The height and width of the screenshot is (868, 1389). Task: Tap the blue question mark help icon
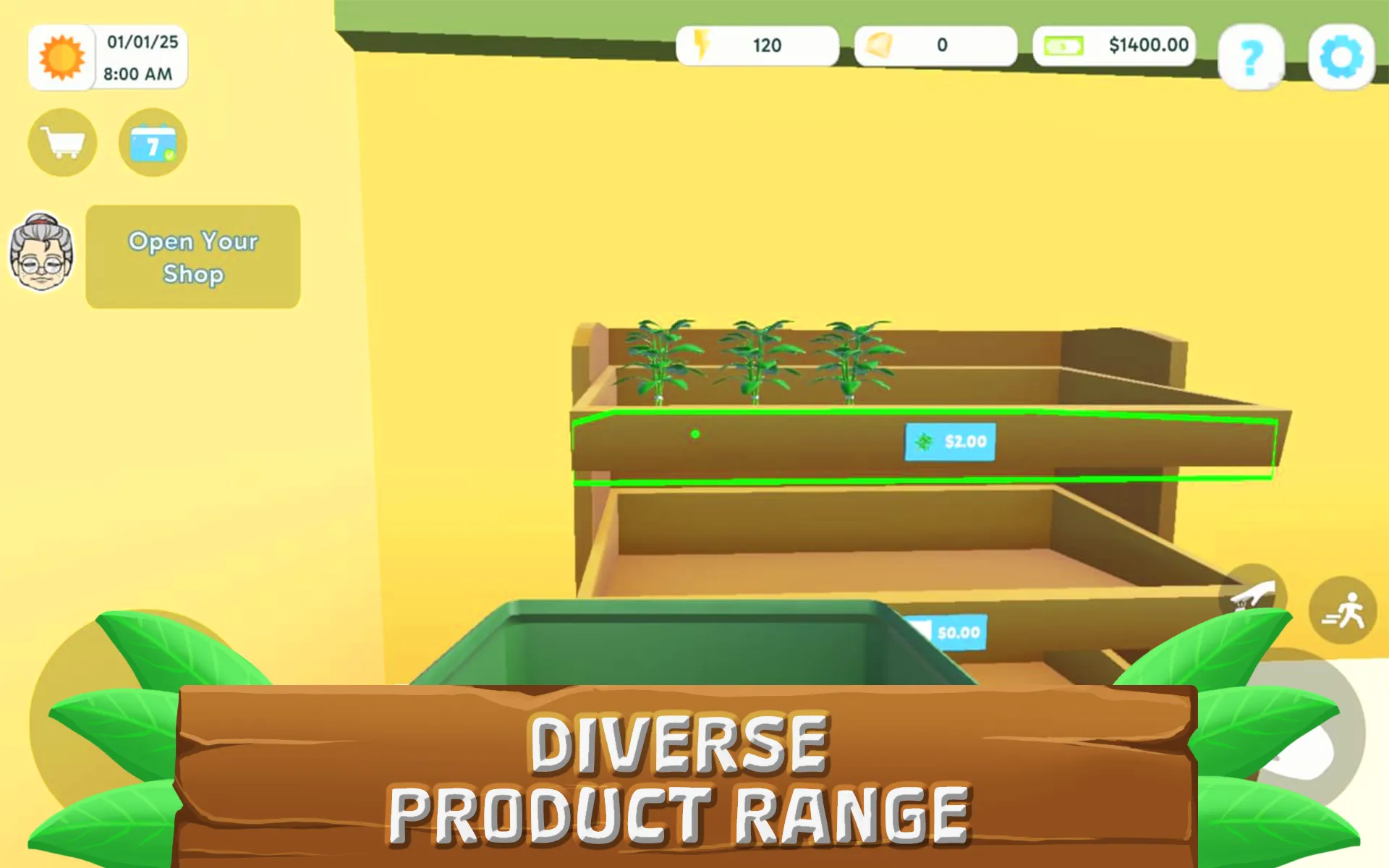pyautogui.click(x=1252, y=58)
